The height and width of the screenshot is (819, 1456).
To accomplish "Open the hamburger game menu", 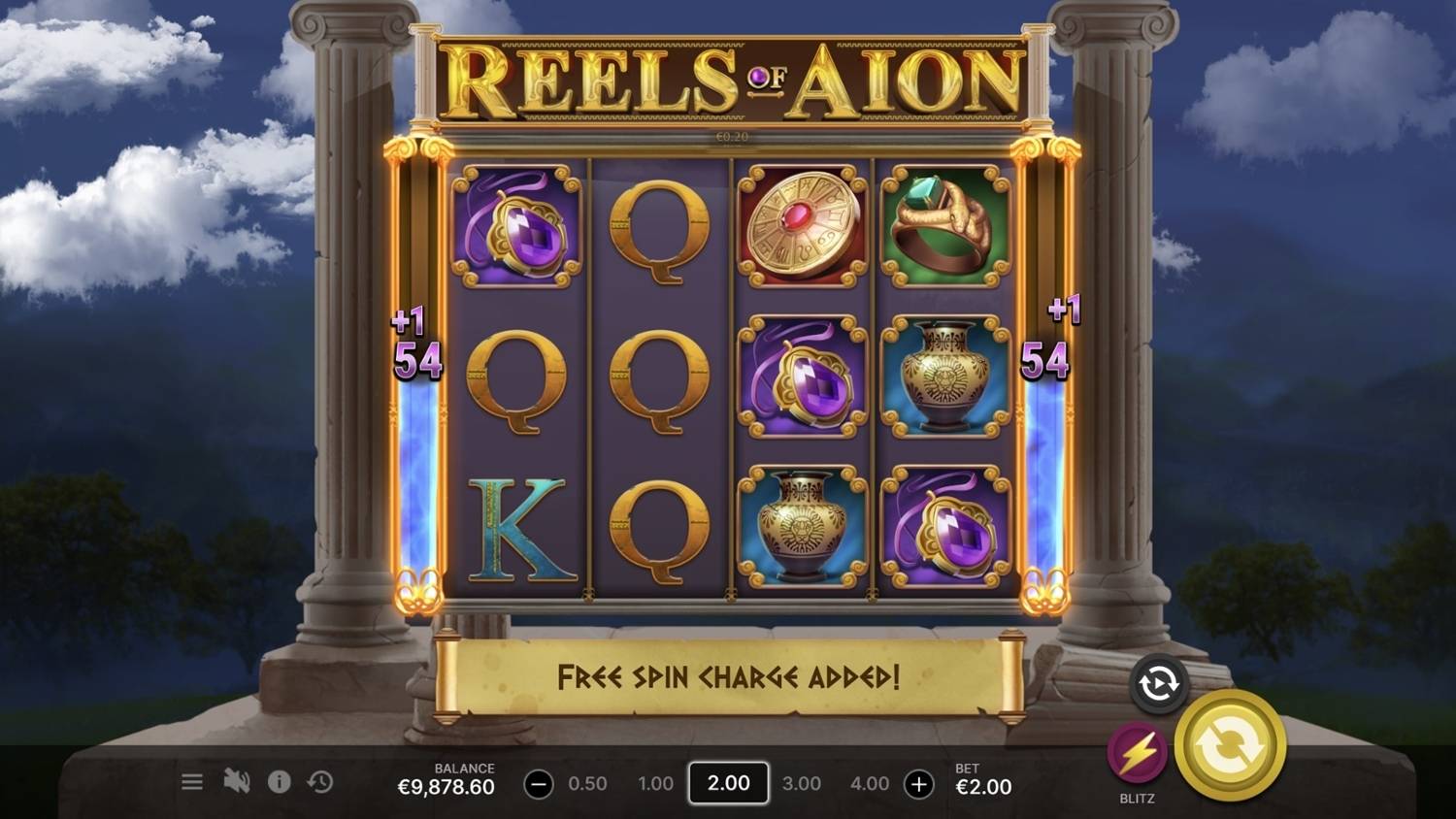I will coord(192,781).
